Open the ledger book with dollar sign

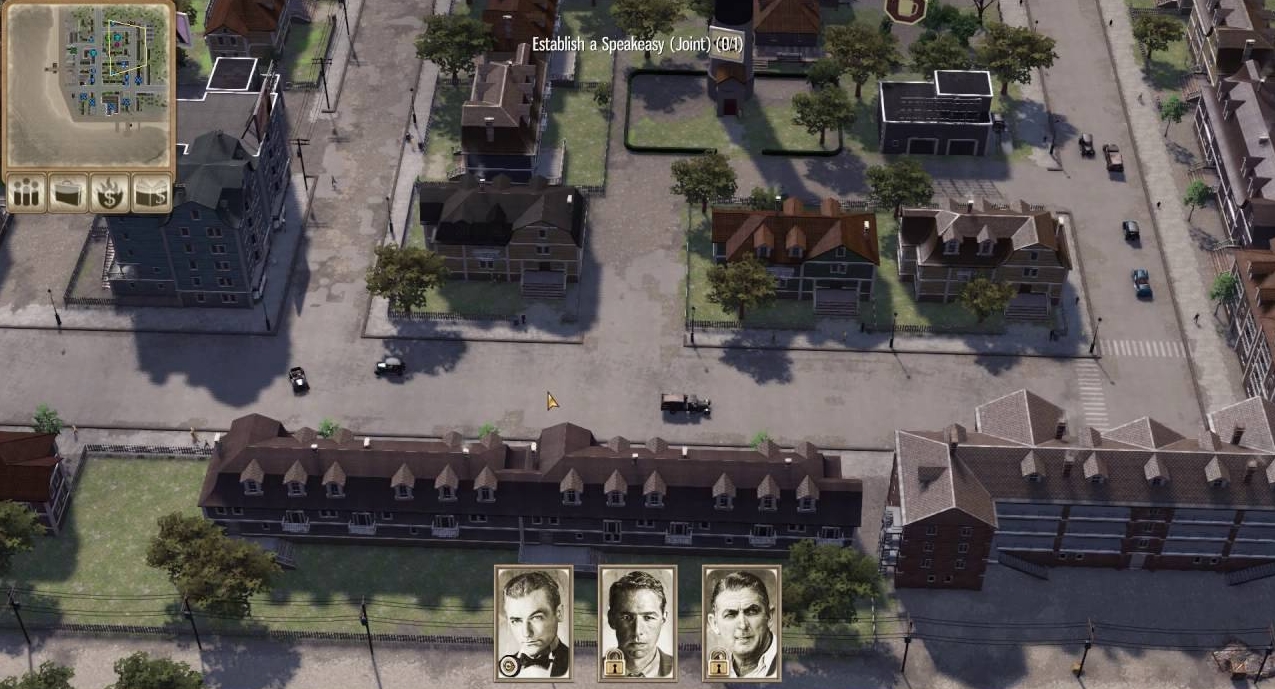[x=151, y=194]
